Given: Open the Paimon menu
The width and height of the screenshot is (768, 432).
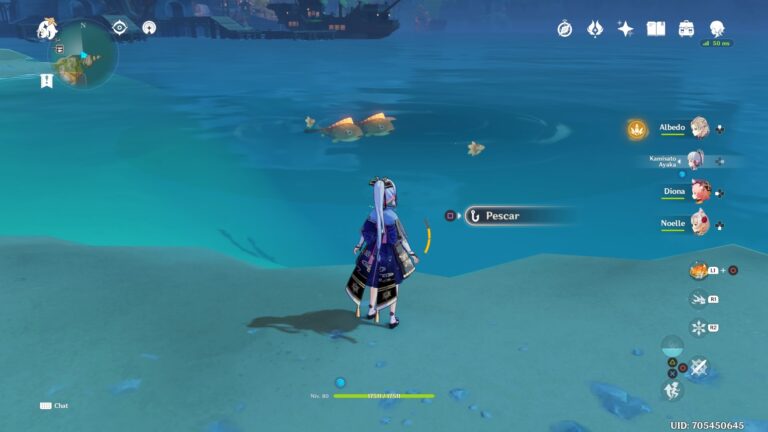Looking at the screenshot, I should coord(47,29).
